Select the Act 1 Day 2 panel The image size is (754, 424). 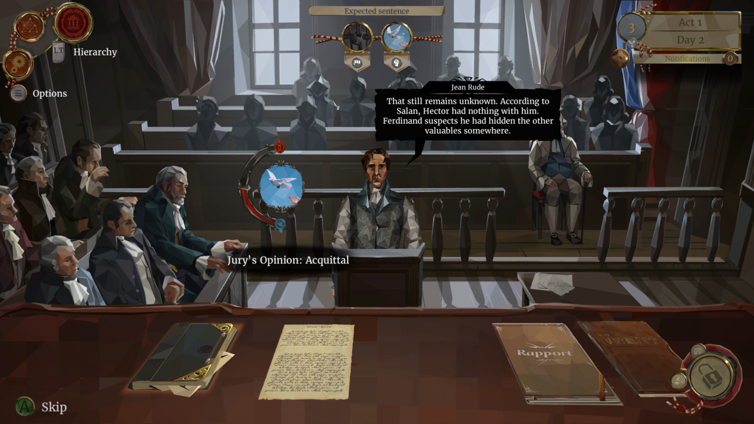(x=690, y=30)
